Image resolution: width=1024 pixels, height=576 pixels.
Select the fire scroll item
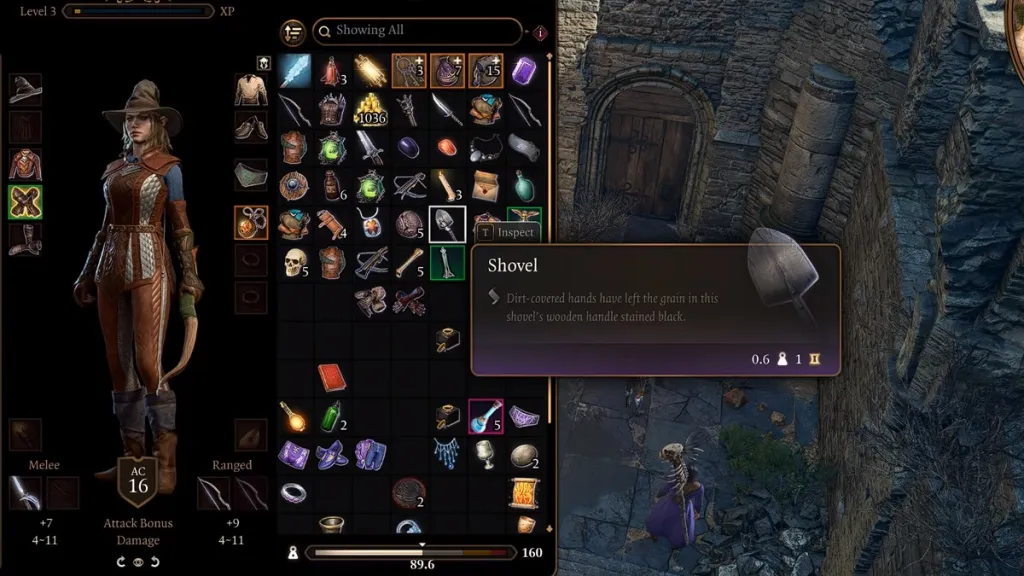click(x=523, y=491)
